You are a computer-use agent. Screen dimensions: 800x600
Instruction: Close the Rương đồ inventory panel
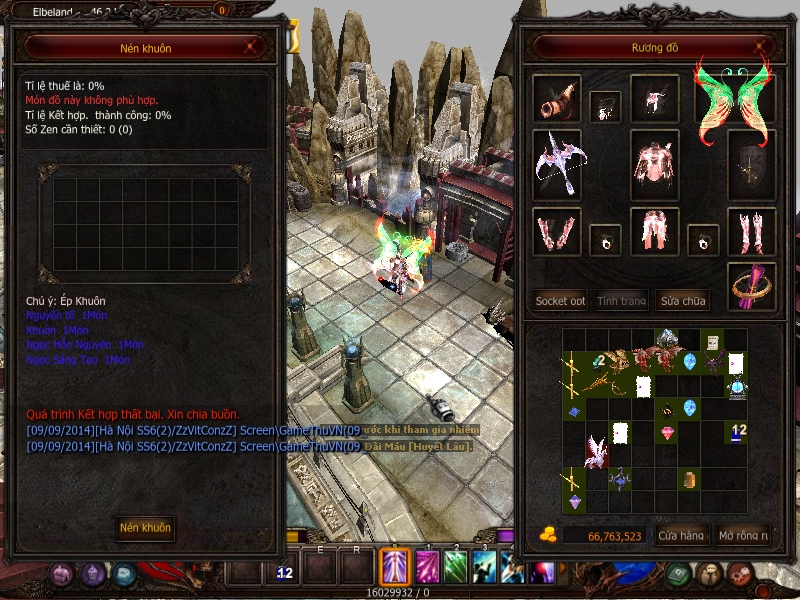click(763, 46)
